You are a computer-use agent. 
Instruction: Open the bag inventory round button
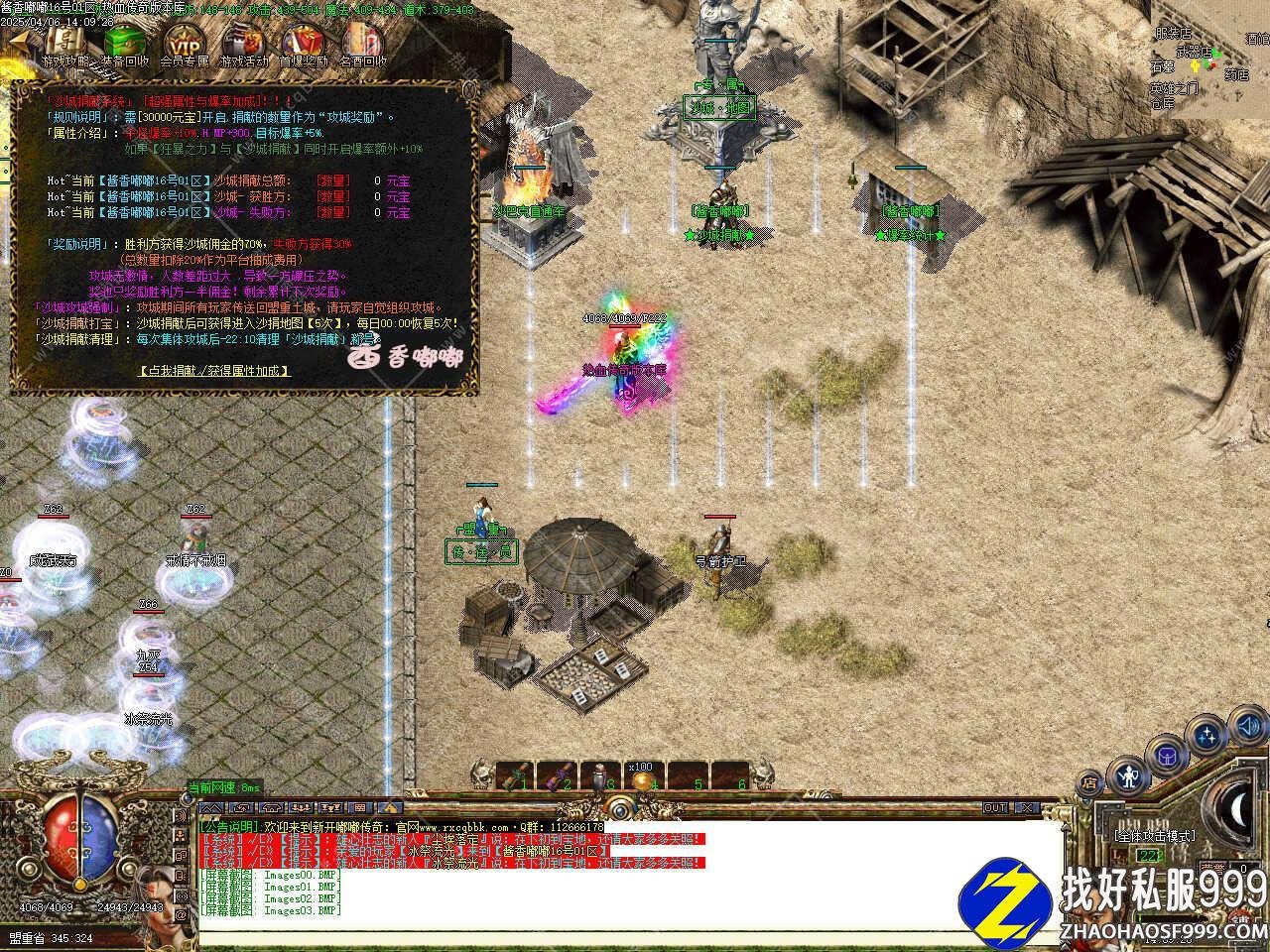coord(1168,756)
